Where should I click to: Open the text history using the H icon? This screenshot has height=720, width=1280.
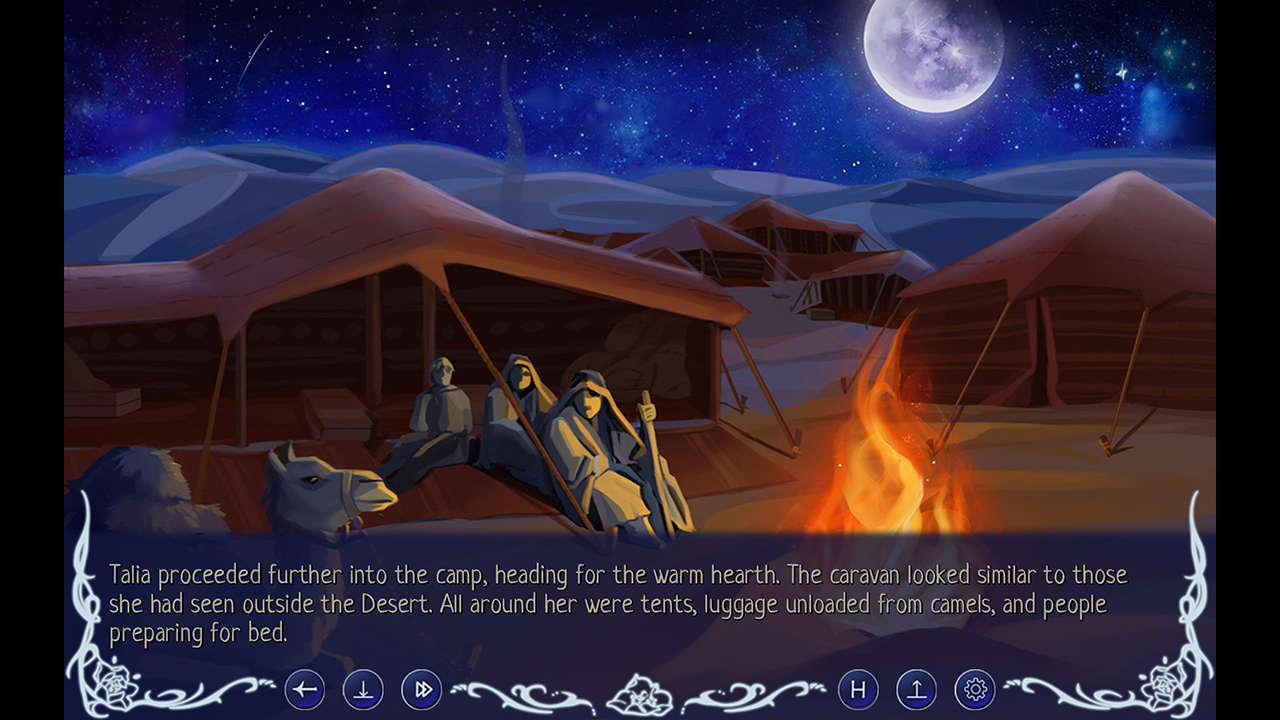click(x=858, y=689)
